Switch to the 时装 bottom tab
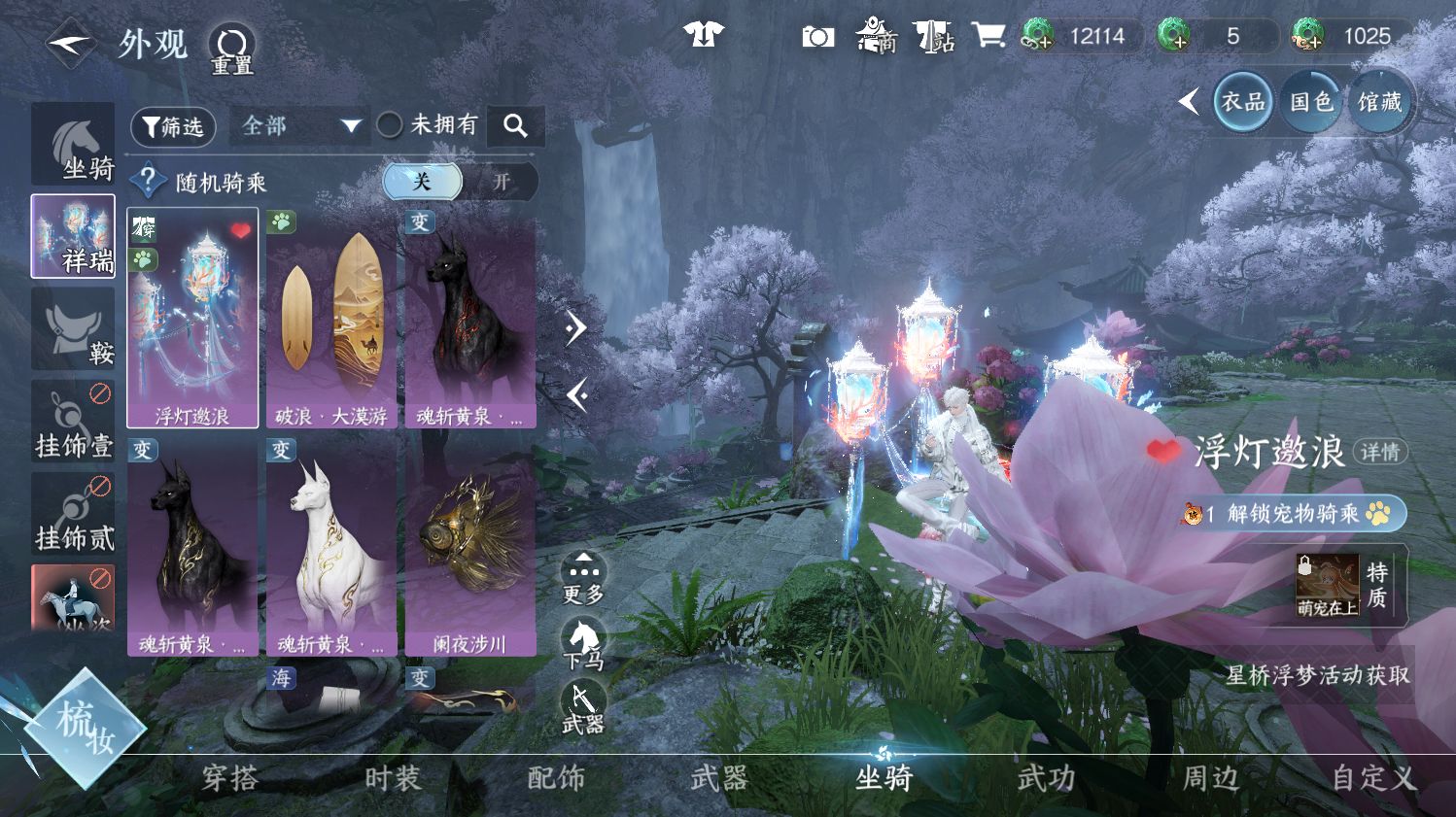The height and width of the screenshot is (817, 1456). (x=393, y=778)
